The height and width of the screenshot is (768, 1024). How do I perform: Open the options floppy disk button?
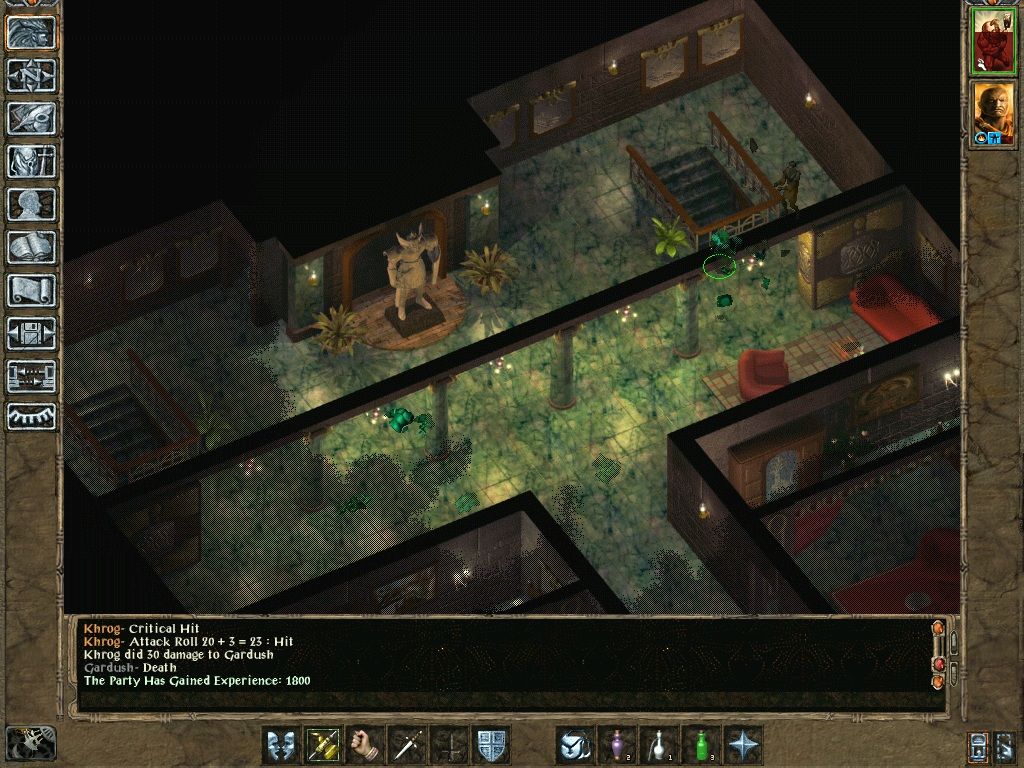31,333
